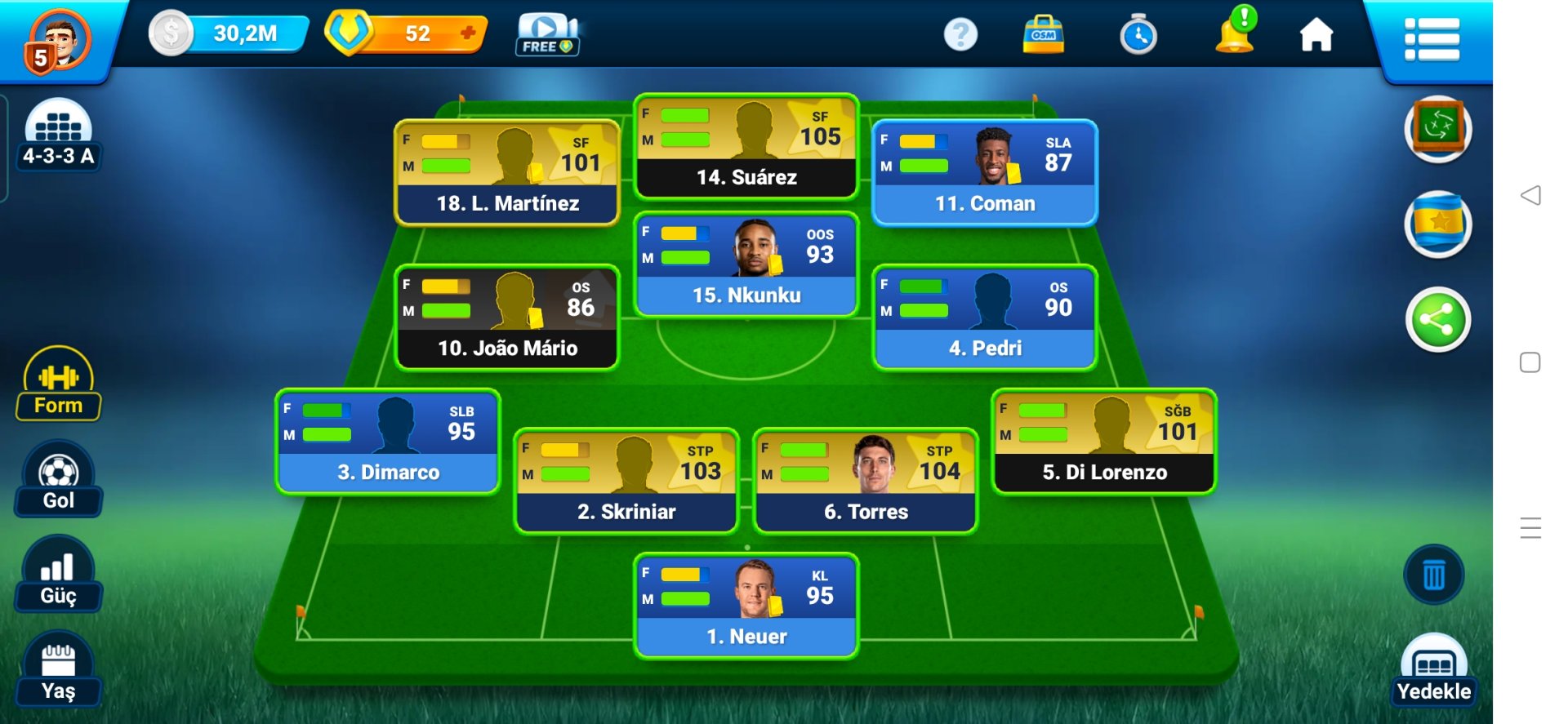
Task: Watch the FREE video reward
Action: pyautogui.click(x=547, y=35)
